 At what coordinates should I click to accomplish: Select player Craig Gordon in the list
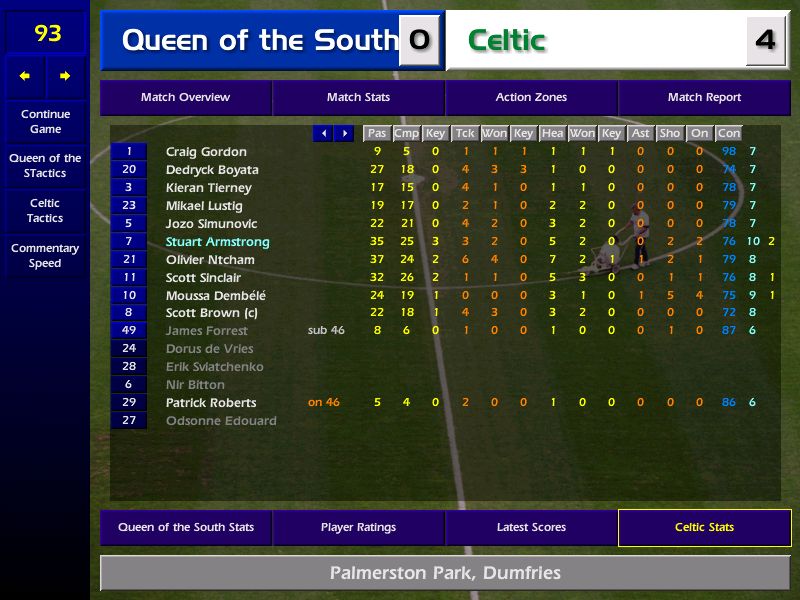(x=206, y=152)
